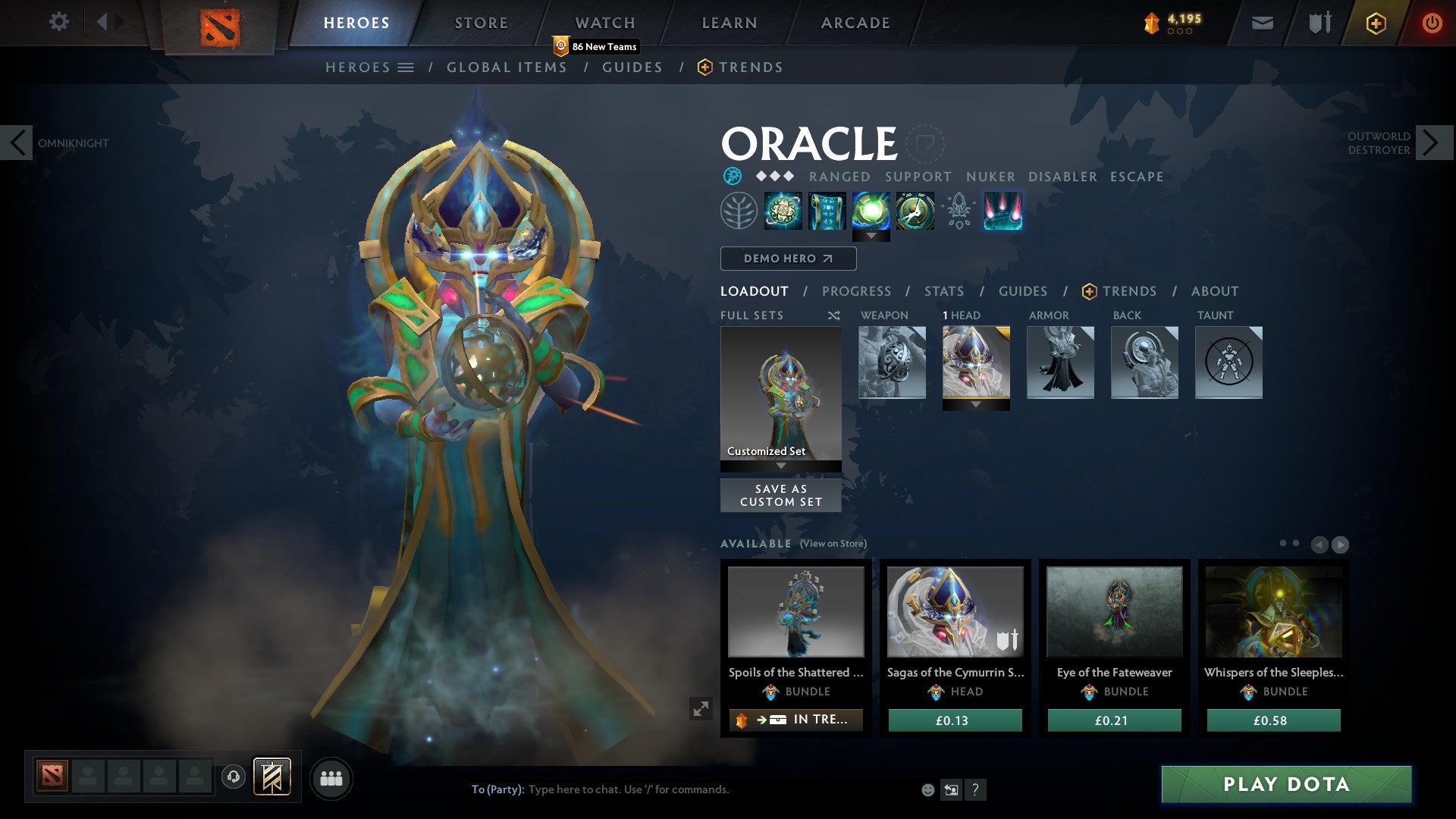This screenshot has width=1456, height=819.
Task: Purchase Eye of the Fateweaver bundle
Action: point(1114,720)
